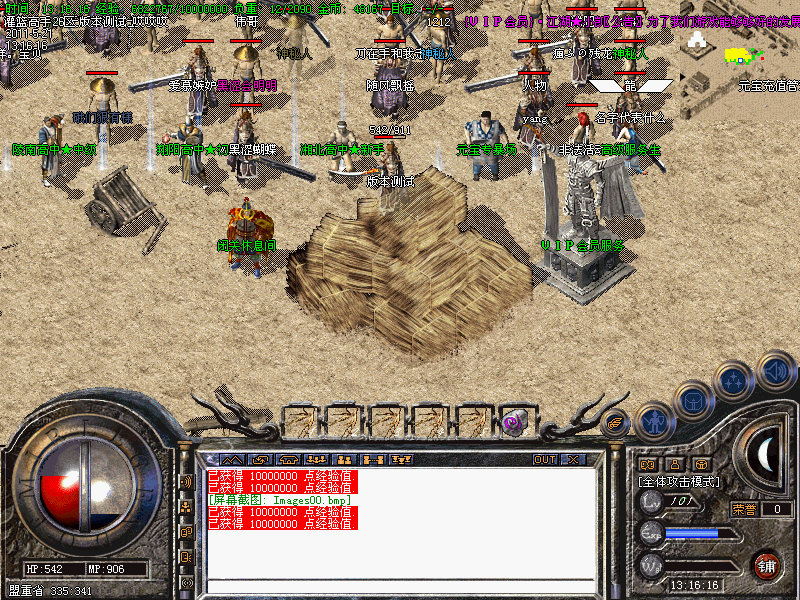The width and height of the screenshot is (800, 600).
Task: Open the shop with the red 铺 button
Action: coord(767,563)
